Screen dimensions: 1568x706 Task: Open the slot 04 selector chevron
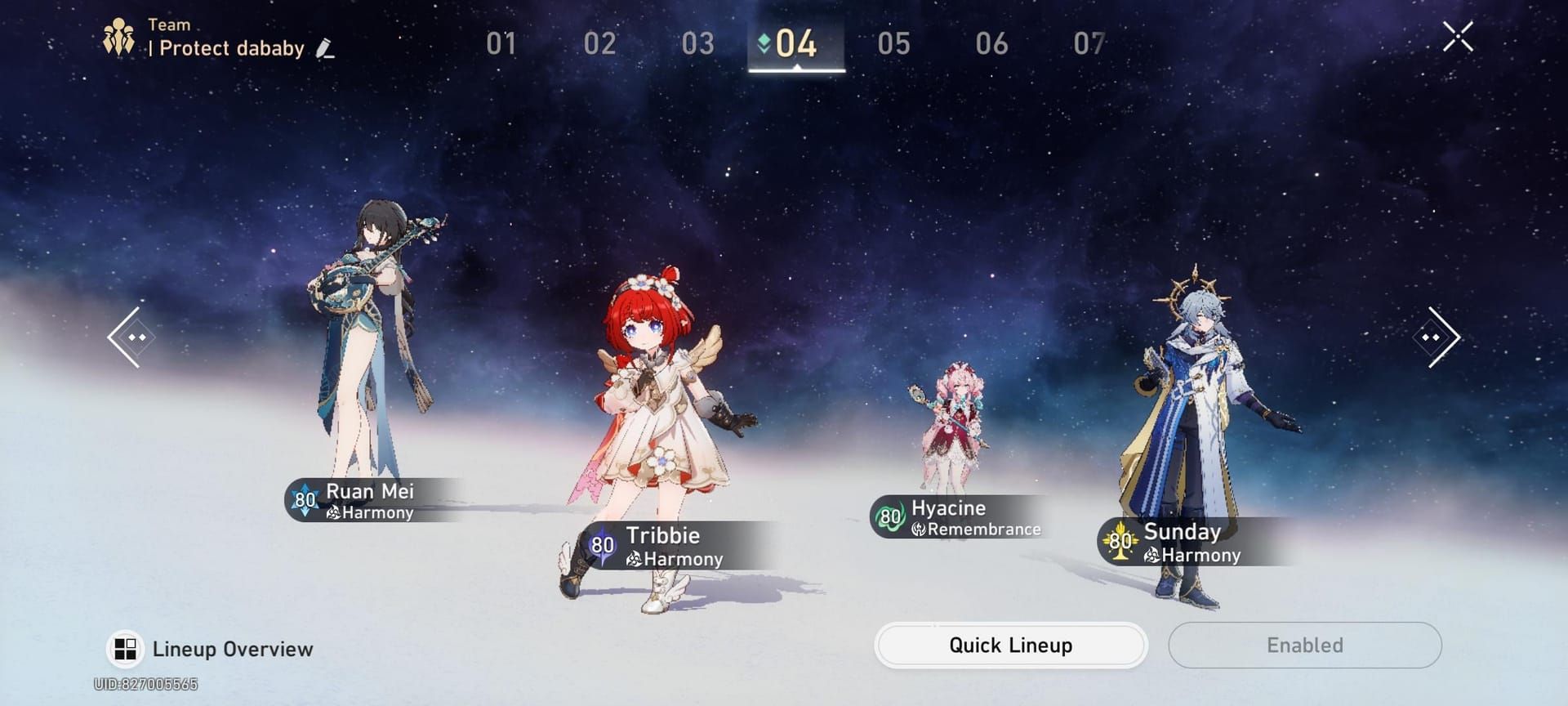coord(764,45)
